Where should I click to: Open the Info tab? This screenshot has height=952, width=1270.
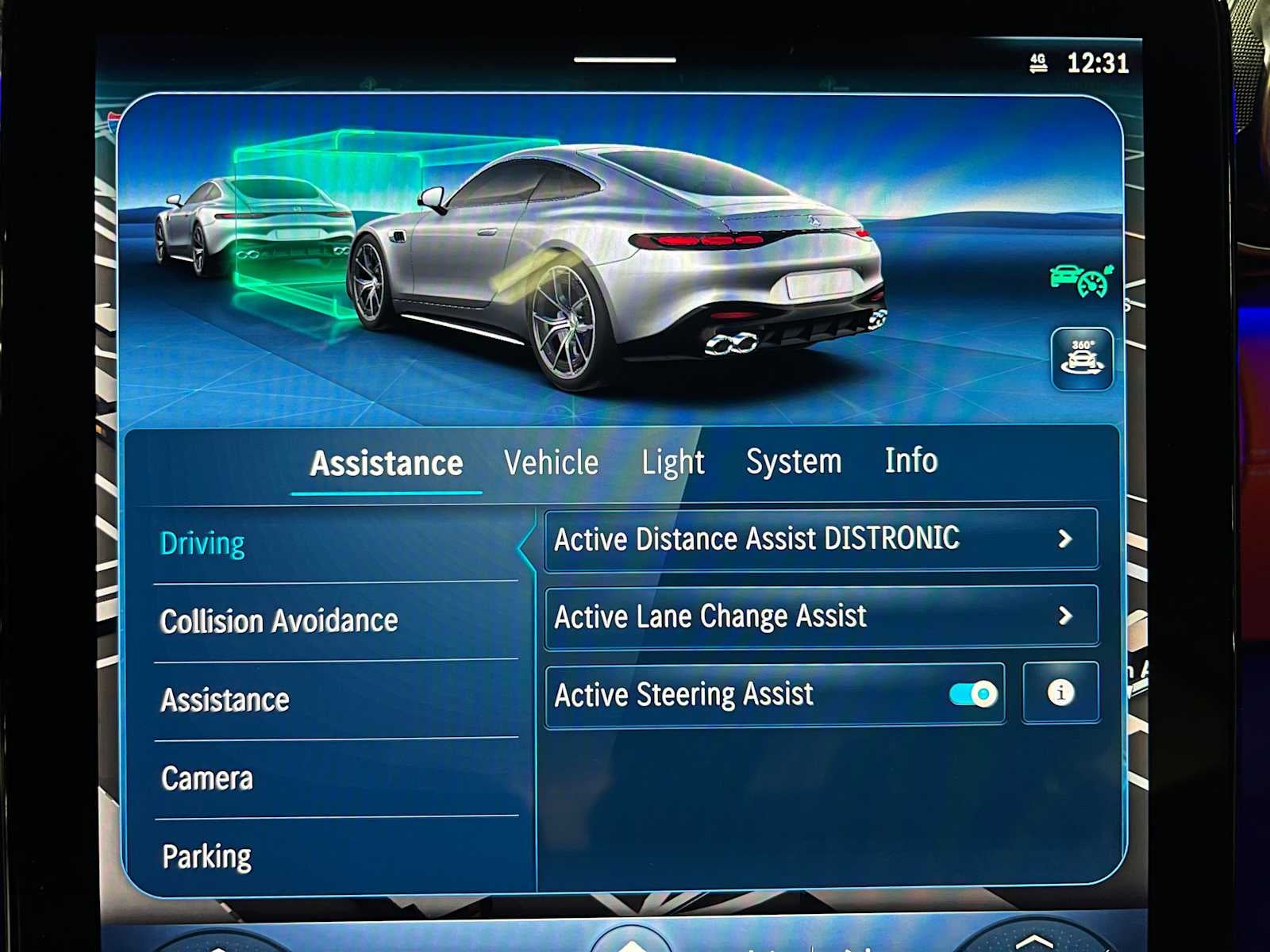pos(911,462)
